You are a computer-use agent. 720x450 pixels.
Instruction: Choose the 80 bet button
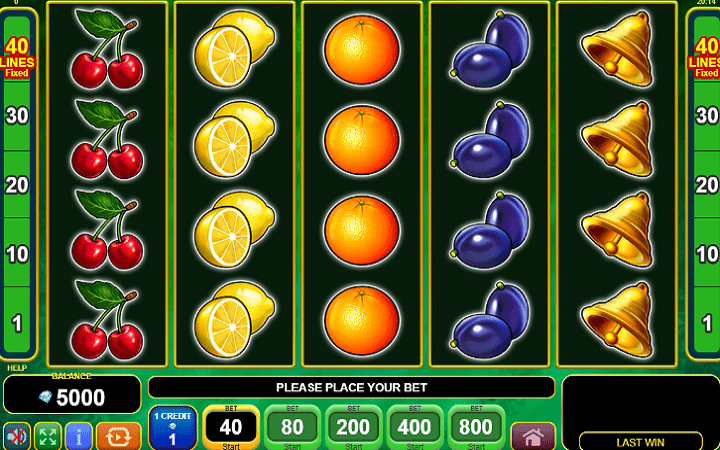293,427
